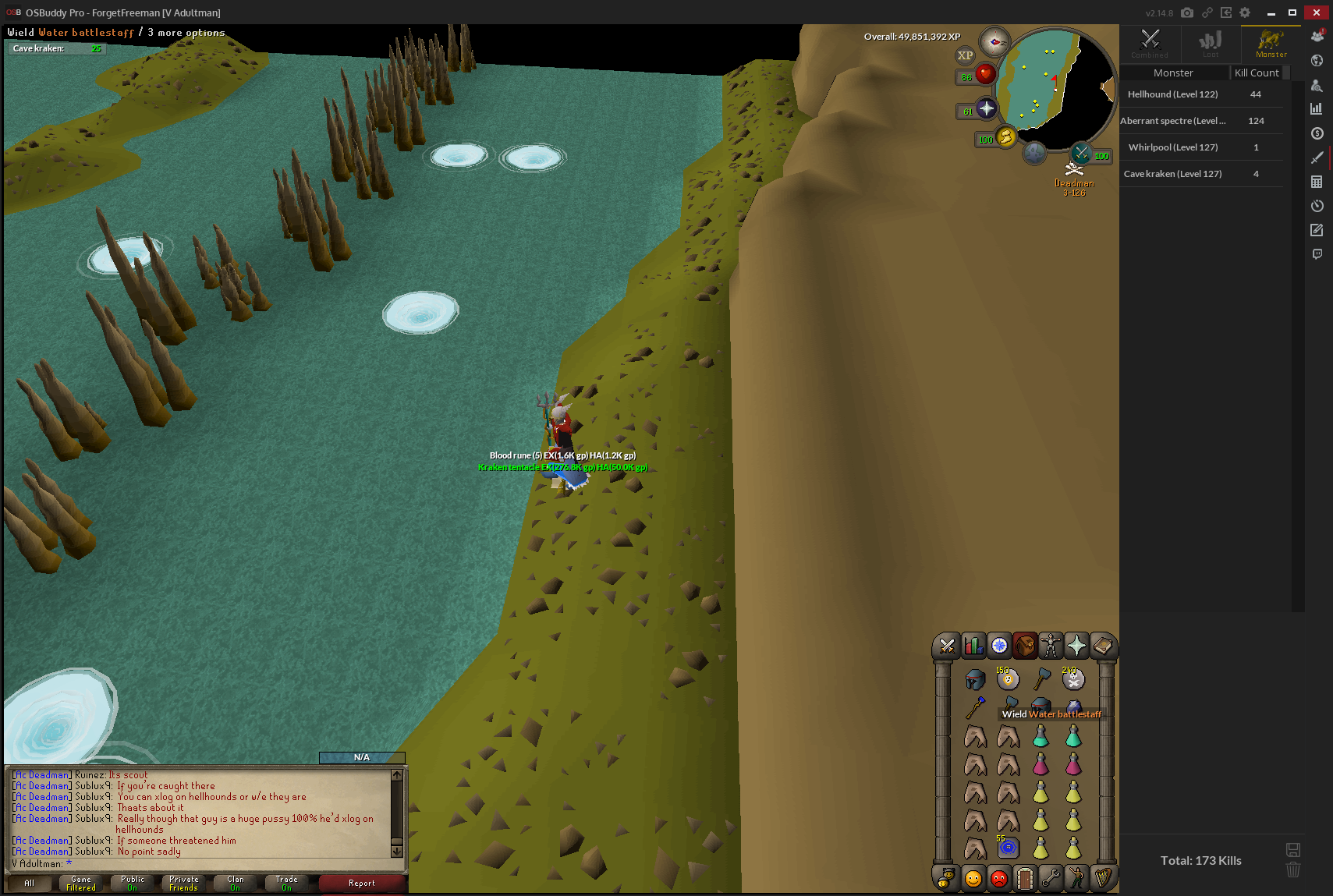Close the OSBuddy window
1333x896 pixels.
coord(1317,12)
